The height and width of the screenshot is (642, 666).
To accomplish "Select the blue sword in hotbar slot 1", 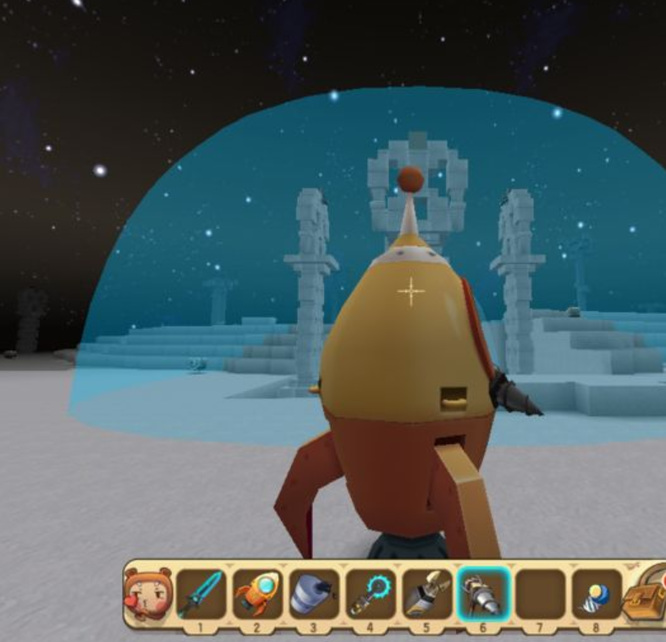I will [201, 592].
